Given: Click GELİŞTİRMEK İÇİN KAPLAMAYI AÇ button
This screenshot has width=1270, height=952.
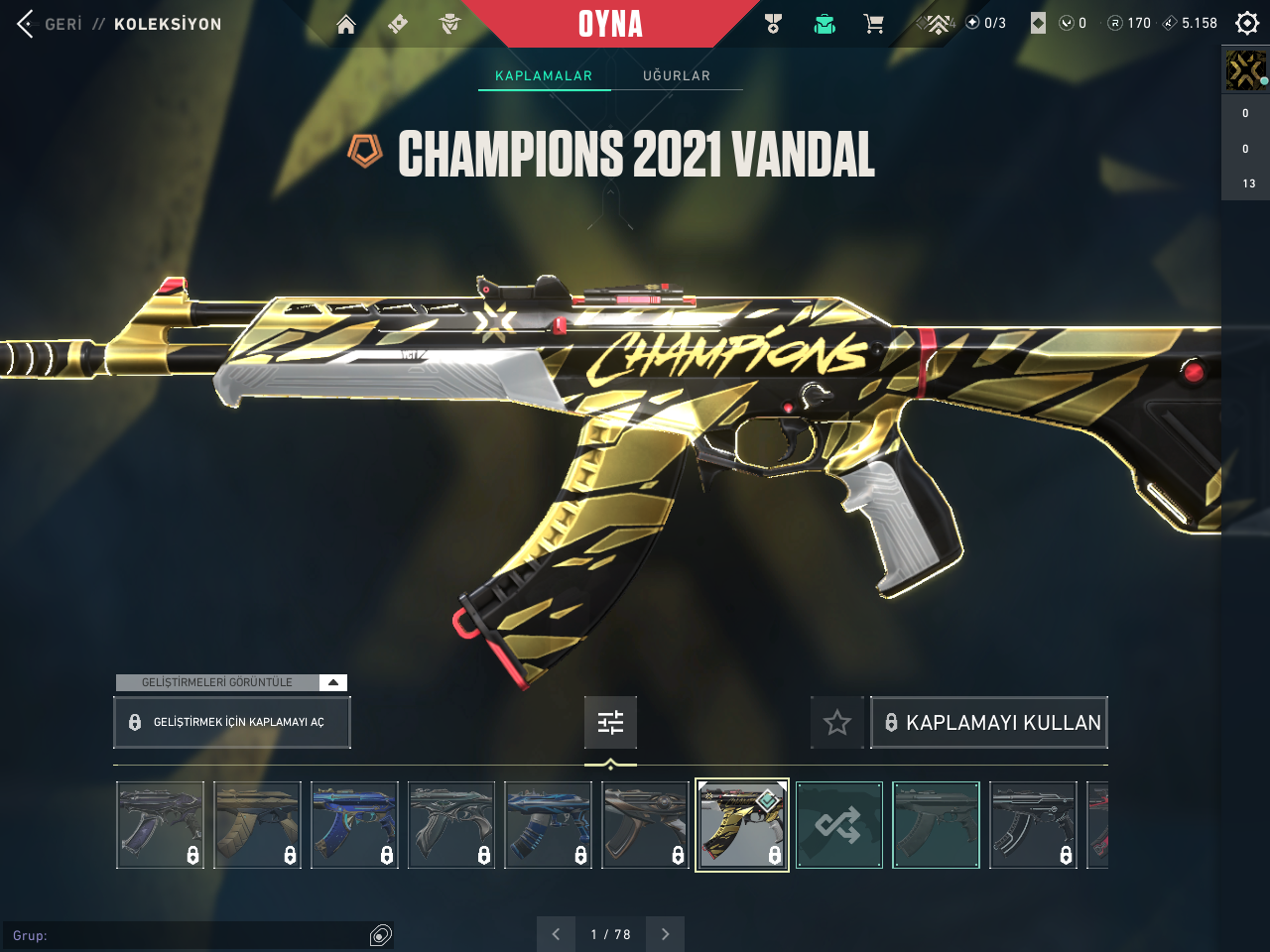Looking at the screenshot, I should click(x=231, y=722).
